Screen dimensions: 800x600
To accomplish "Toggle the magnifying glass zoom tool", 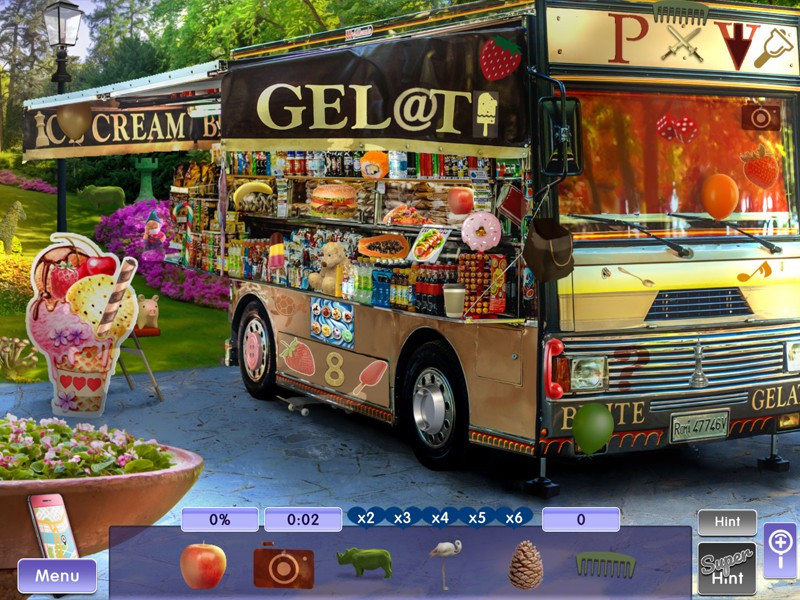I will (x=780, y=550).
